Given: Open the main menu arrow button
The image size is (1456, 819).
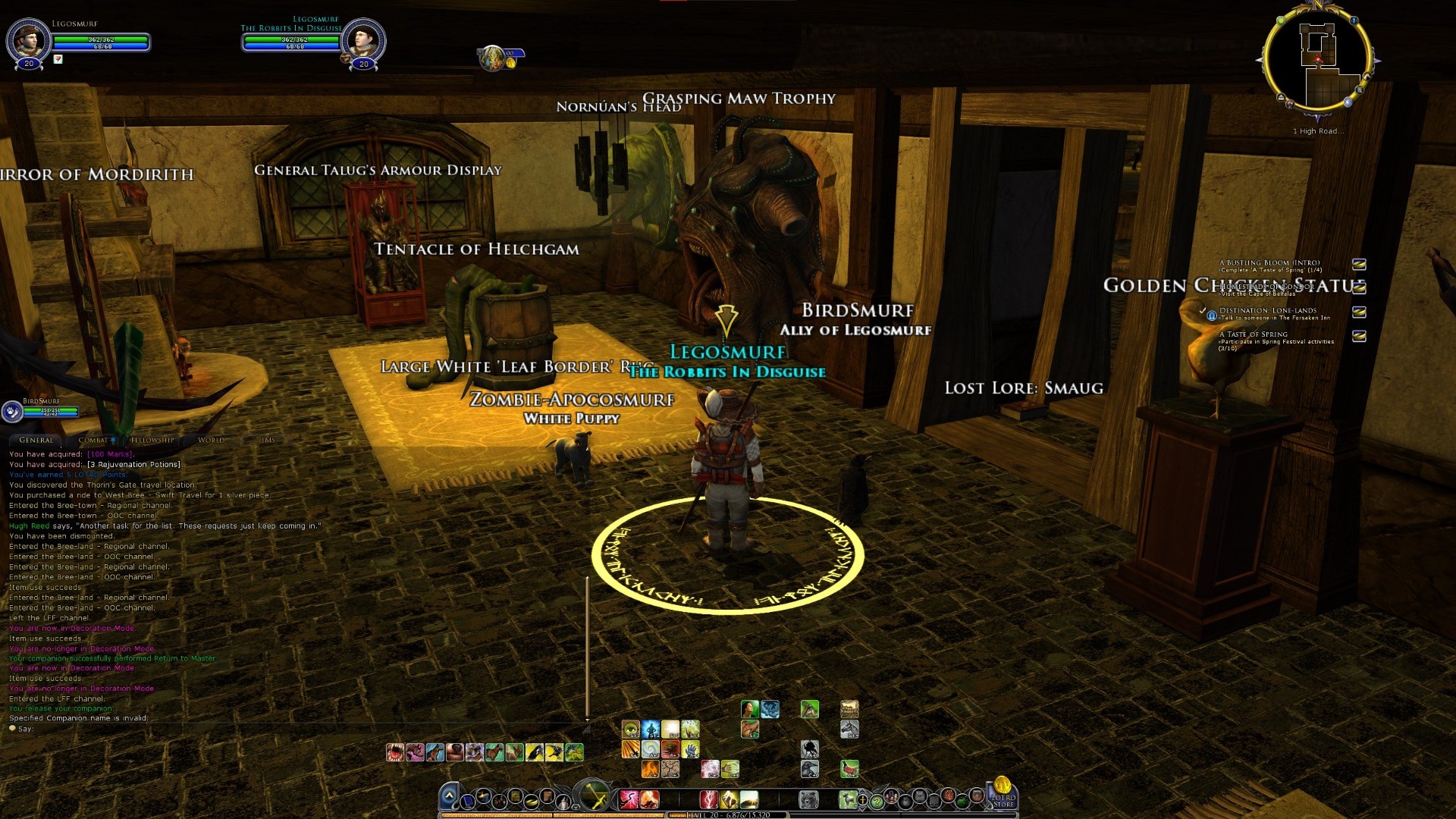Looking at the screenshot, I should point(449,797).
